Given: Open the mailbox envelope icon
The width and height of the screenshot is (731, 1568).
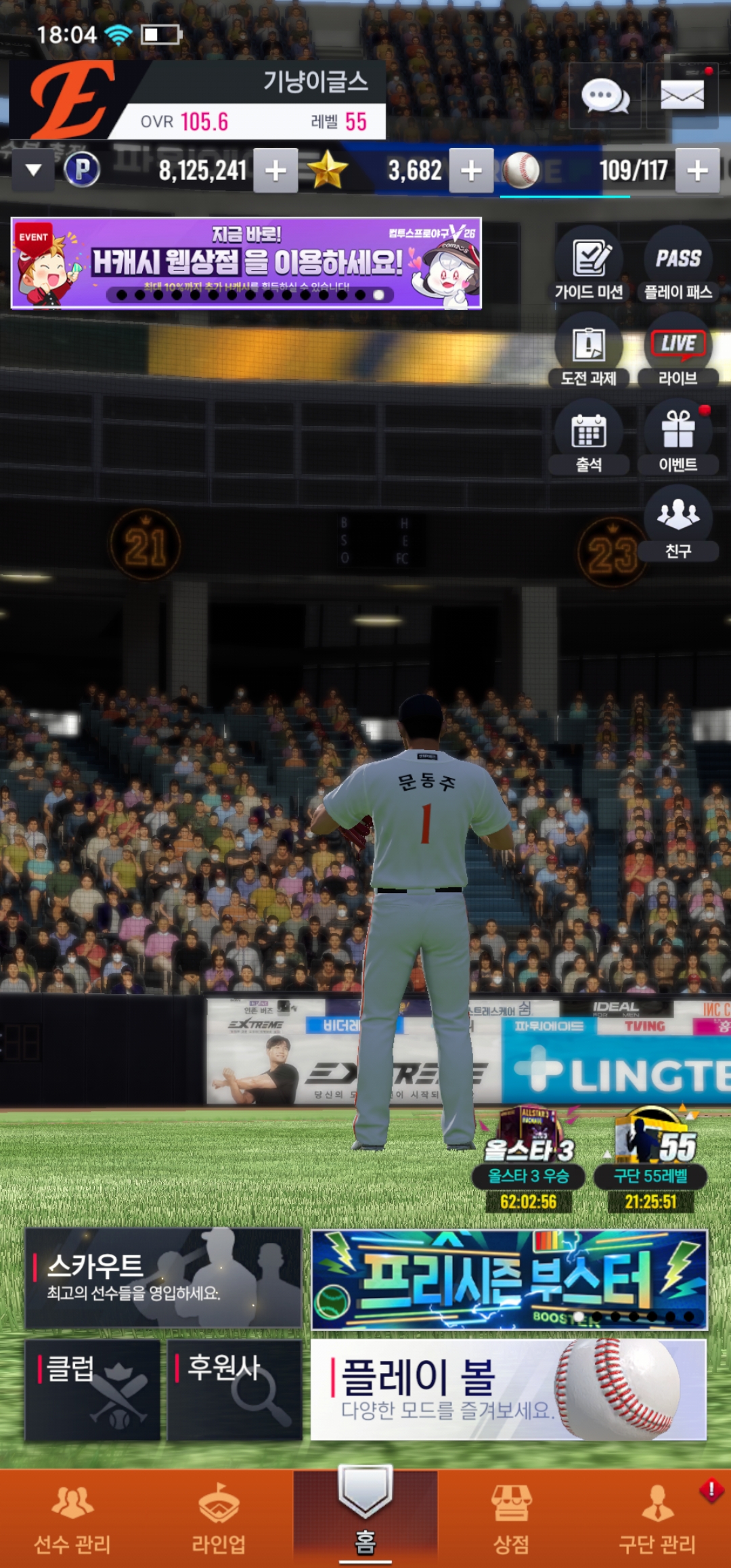Looking at the screenshot, I should click(682, 96).
